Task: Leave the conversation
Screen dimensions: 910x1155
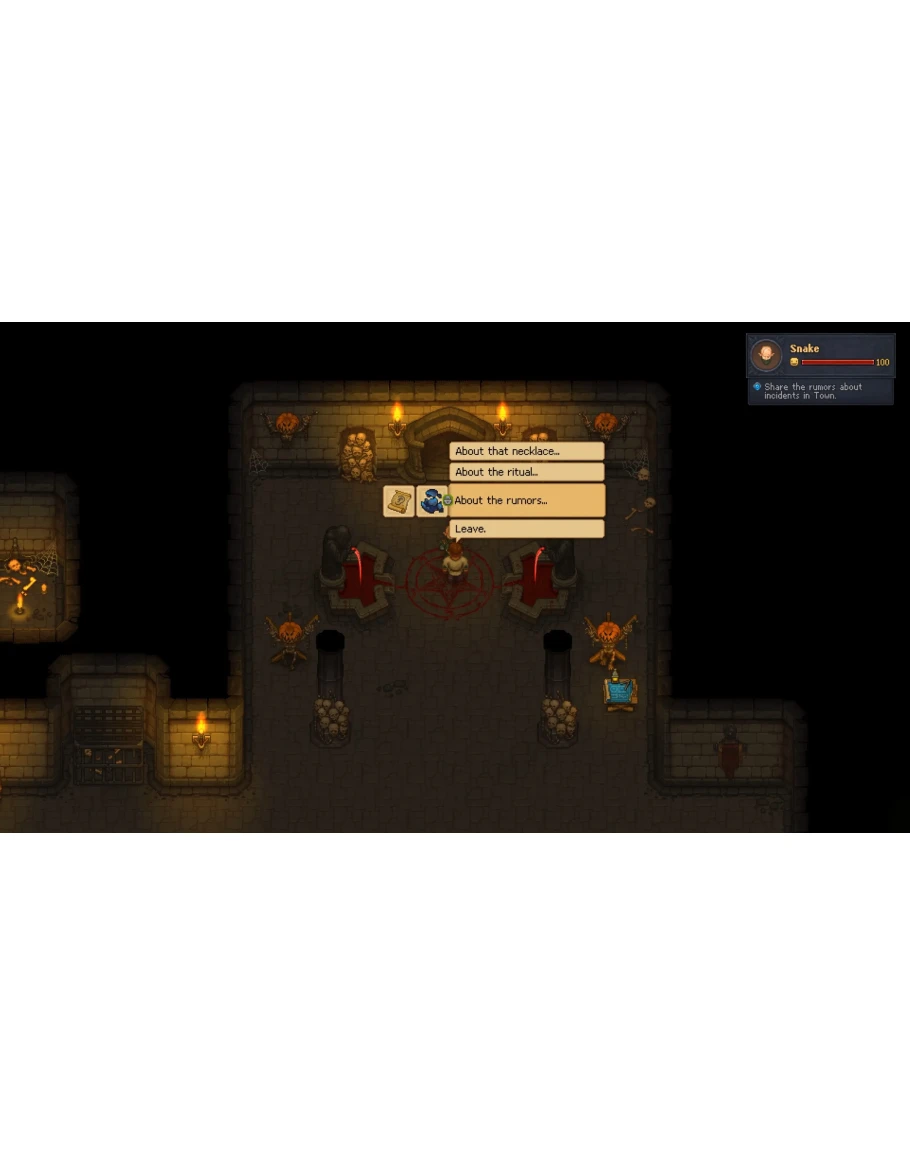Action: (x=526, y=529)
